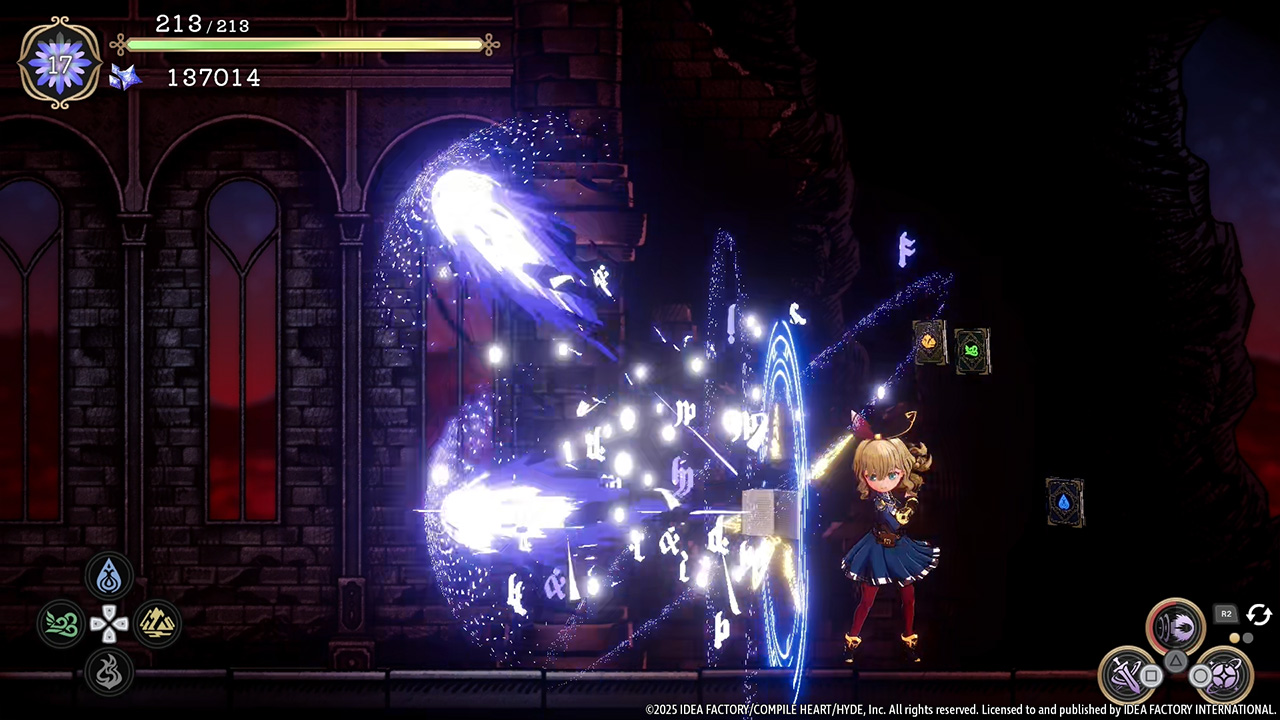Use the spinning sword attack skill
Screen dimensions: 1280x720
click(1127, 674)
